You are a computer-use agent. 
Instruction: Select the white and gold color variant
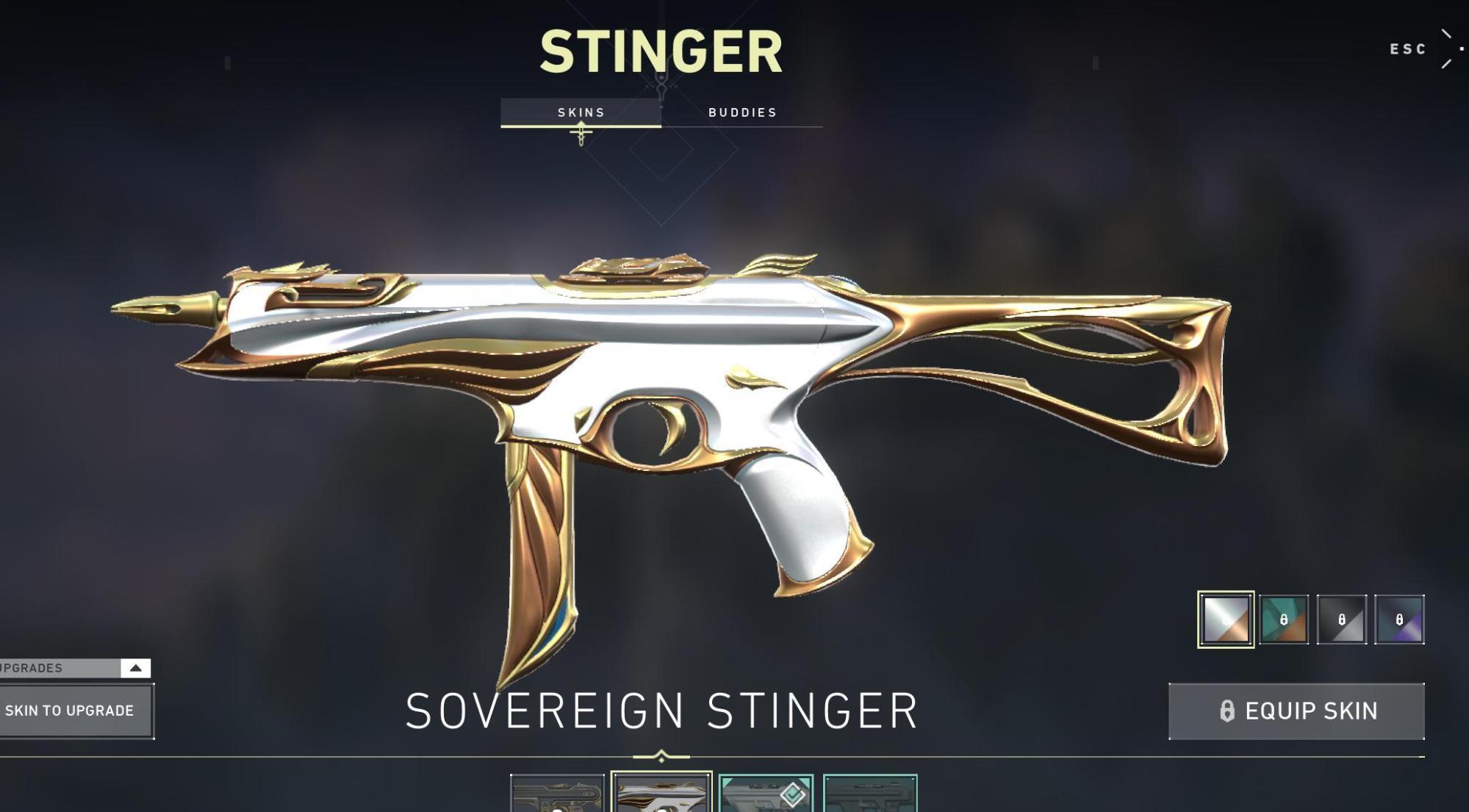[x=1226, y=619]
